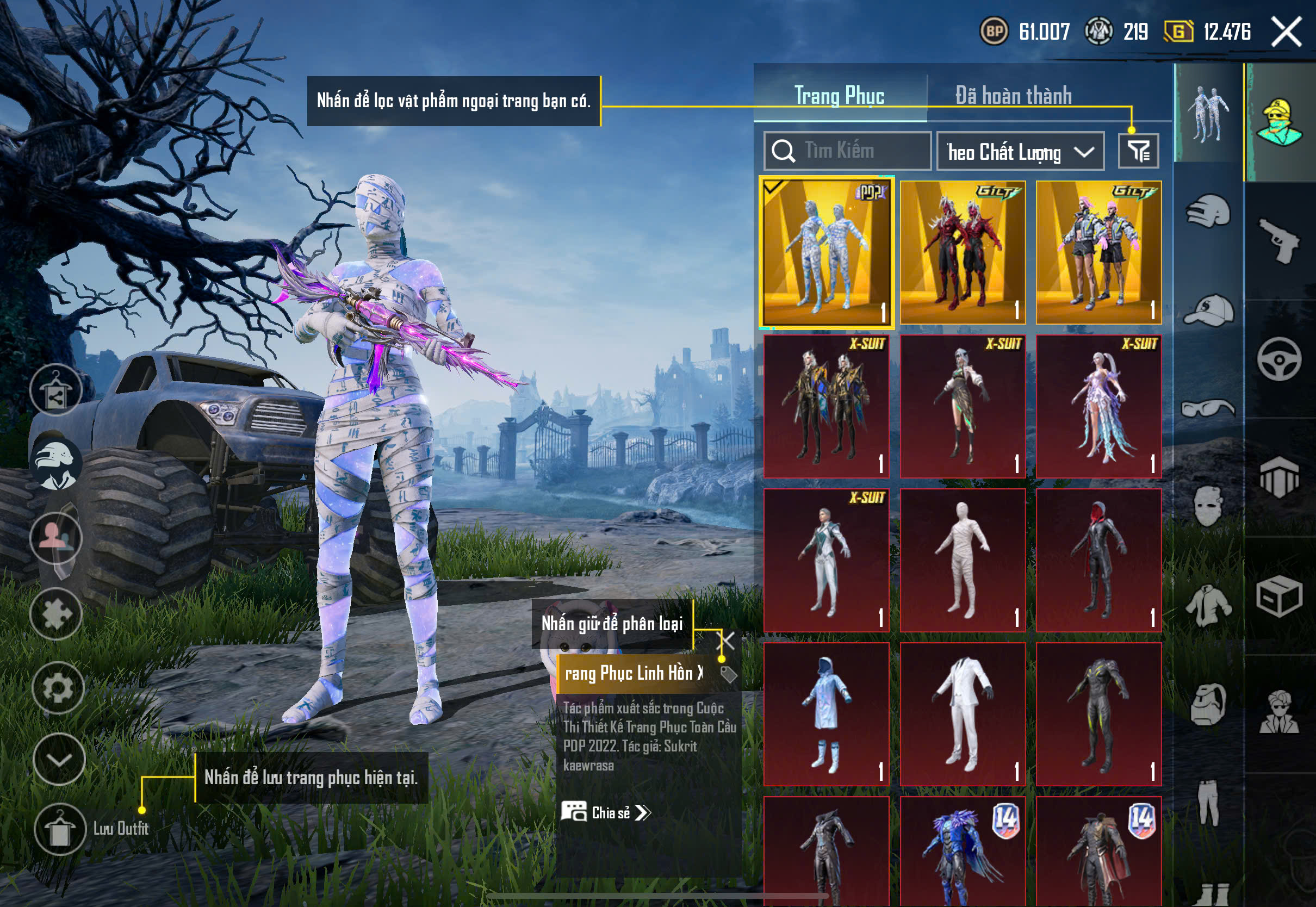
Task: Save current look with Lưu Outfit
Action: (60, 829)
